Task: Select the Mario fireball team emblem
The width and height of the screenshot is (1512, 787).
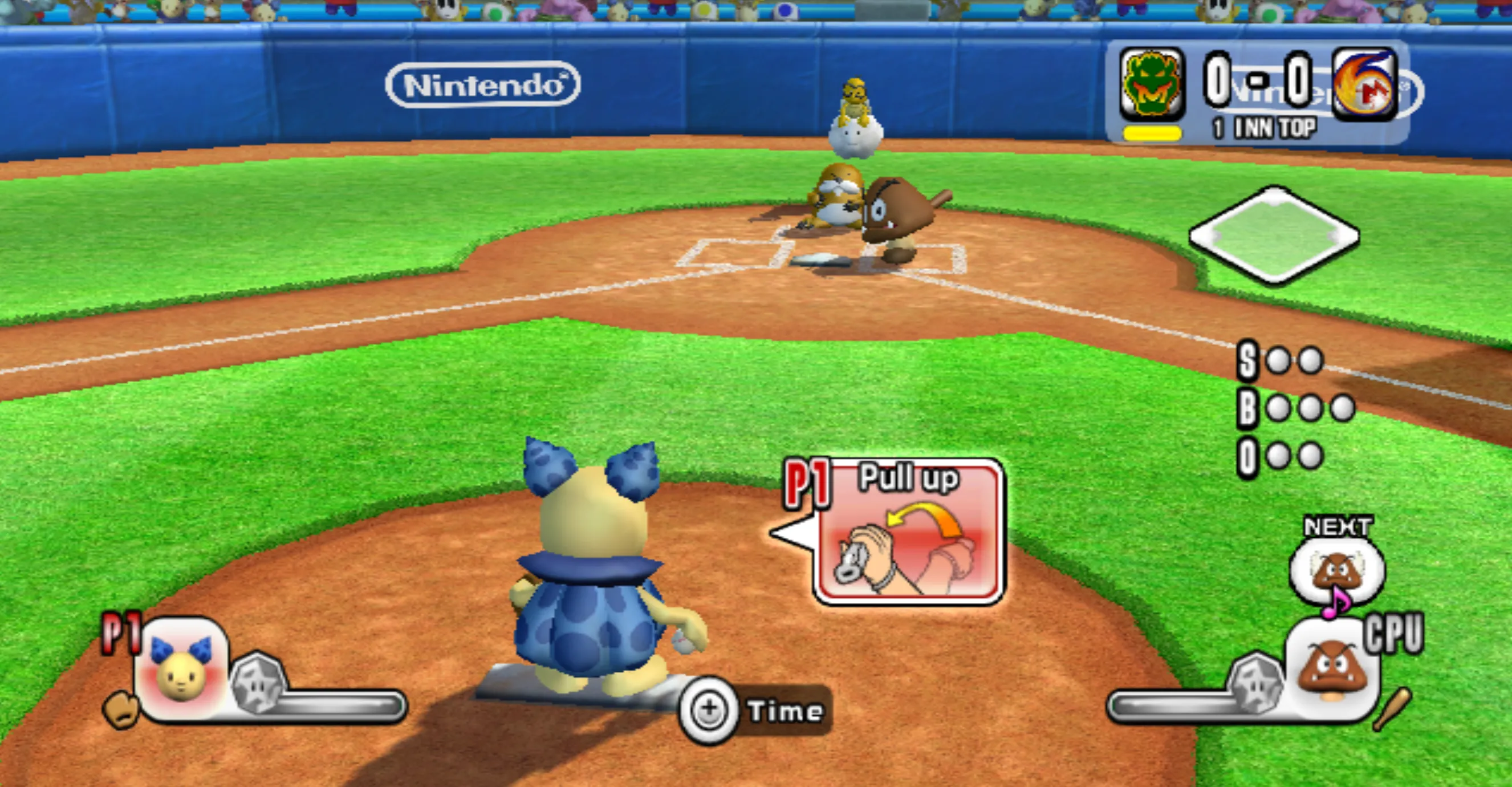Action: coord(1365,84)
